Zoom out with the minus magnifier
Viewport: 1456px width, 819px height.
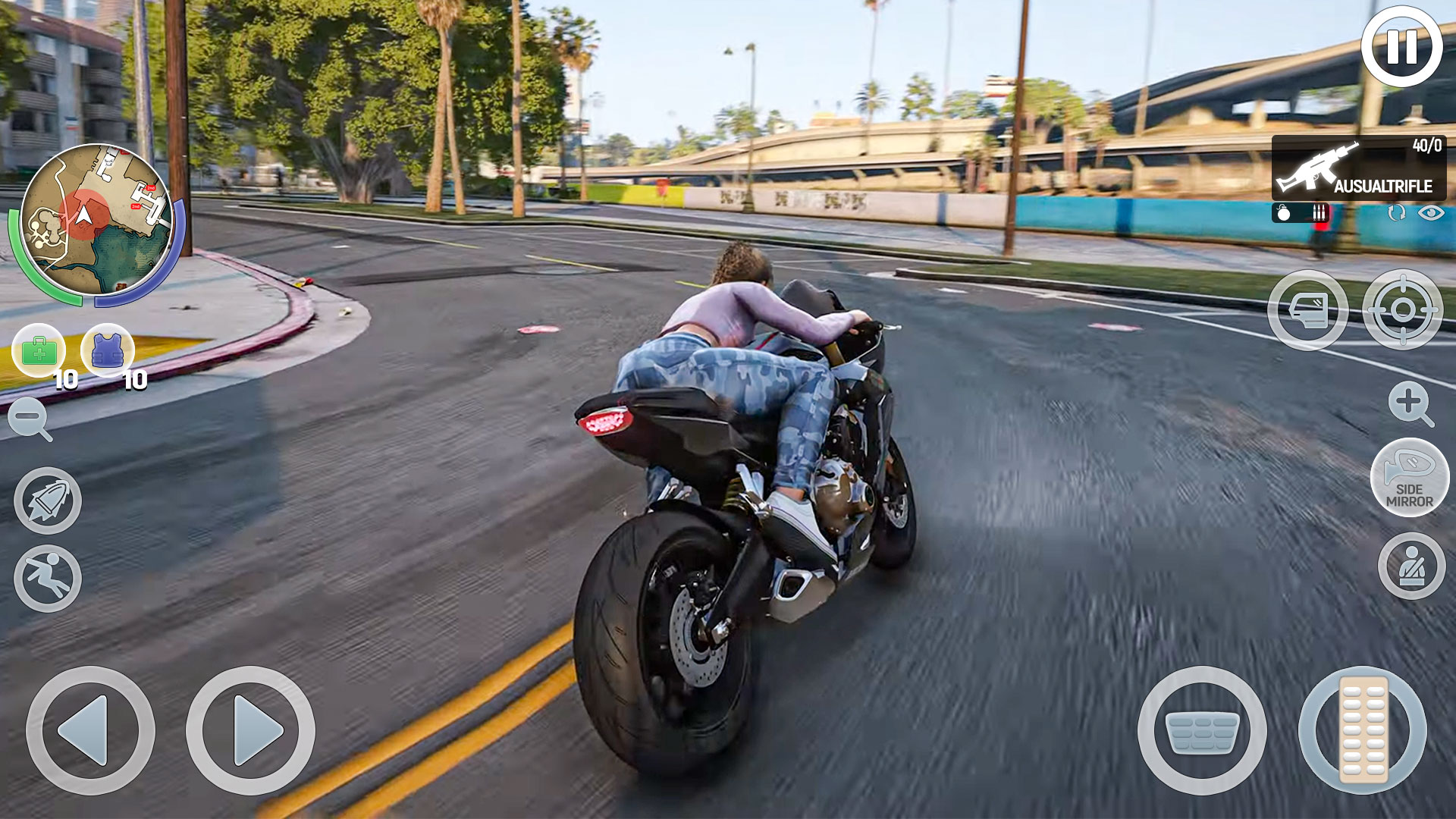(30, 419)
